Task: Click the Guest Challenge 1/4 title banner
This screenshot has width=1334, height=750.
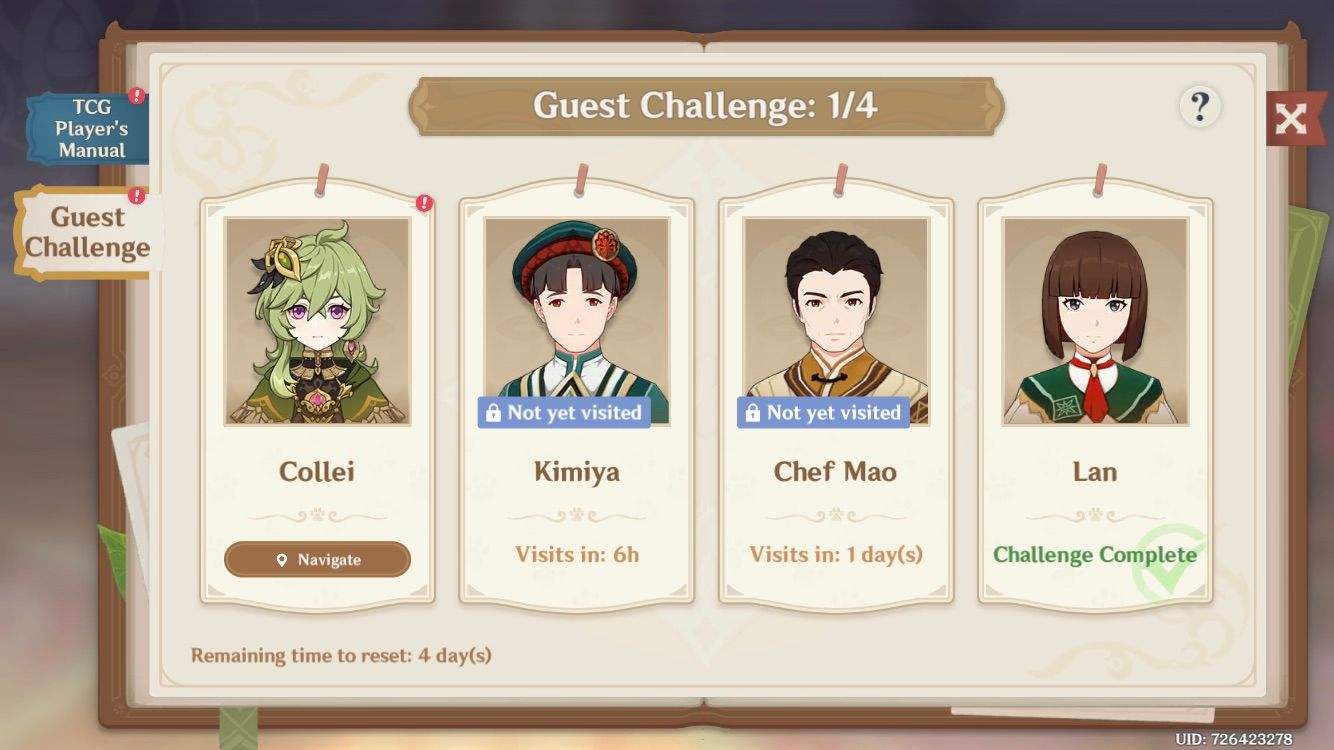Action: tap(707, 104)
